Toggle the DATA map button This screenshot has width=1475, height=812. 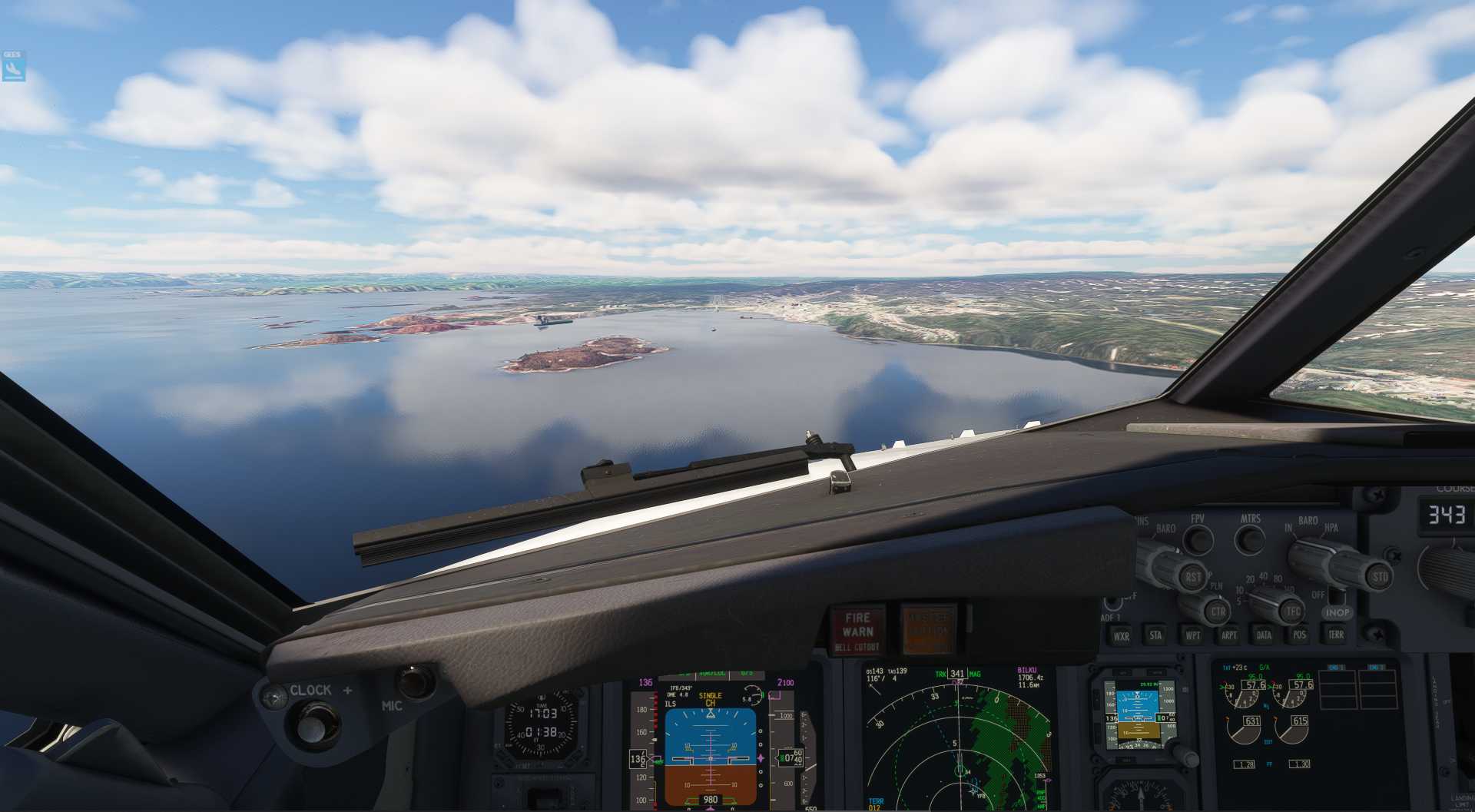pos(1264,635)
